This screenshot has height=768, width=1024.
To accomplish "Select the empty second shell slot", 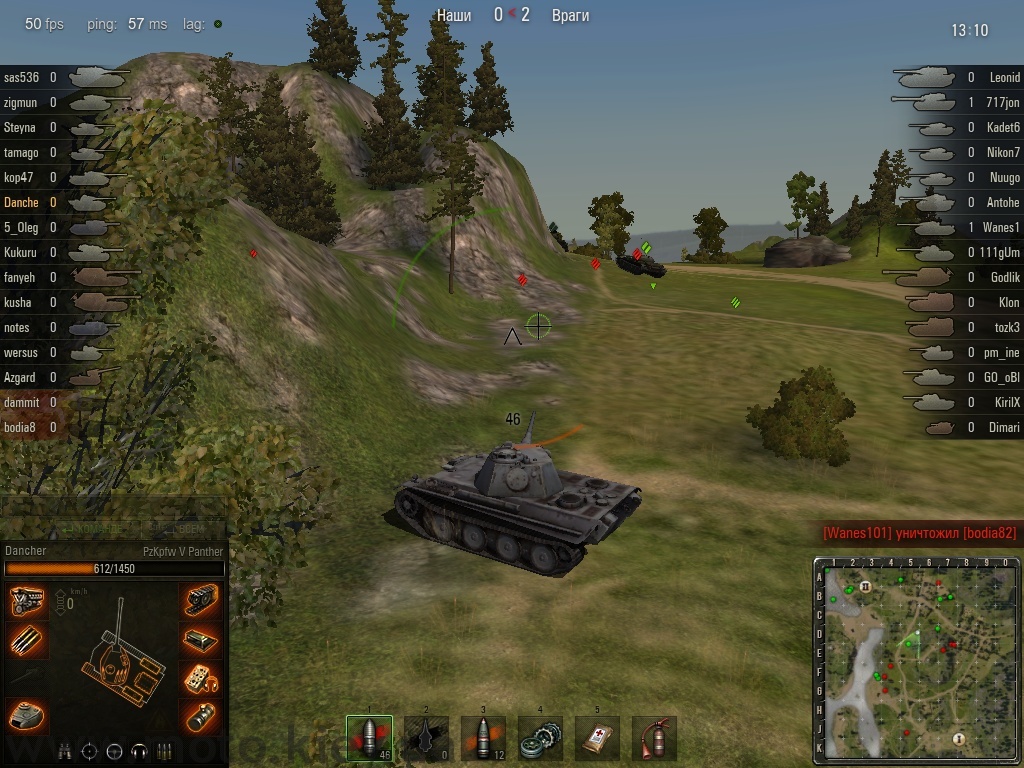I will point(426,738).
